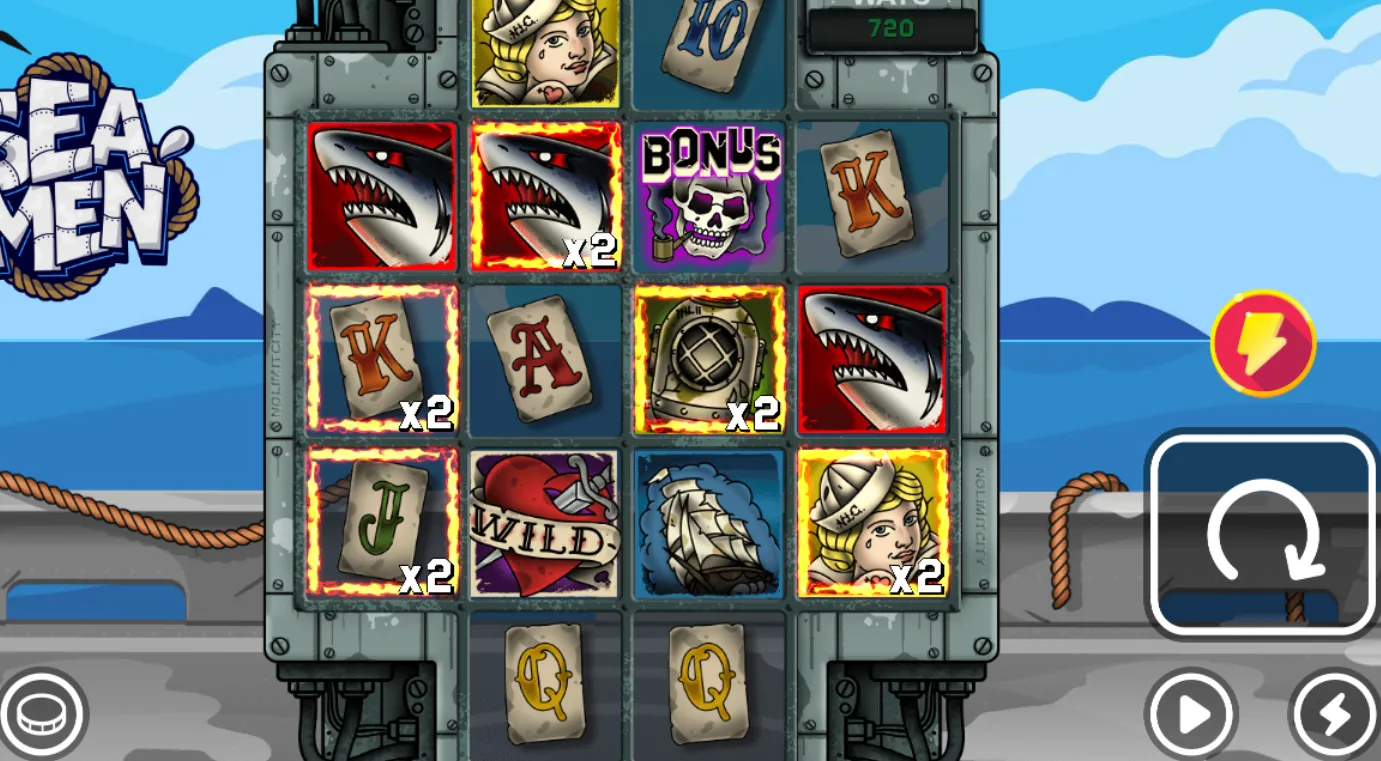The height and width of the screenshot is (761, 1381).
Task: Open bet settings via the coin icon
Action: click(x=42, y=714)
